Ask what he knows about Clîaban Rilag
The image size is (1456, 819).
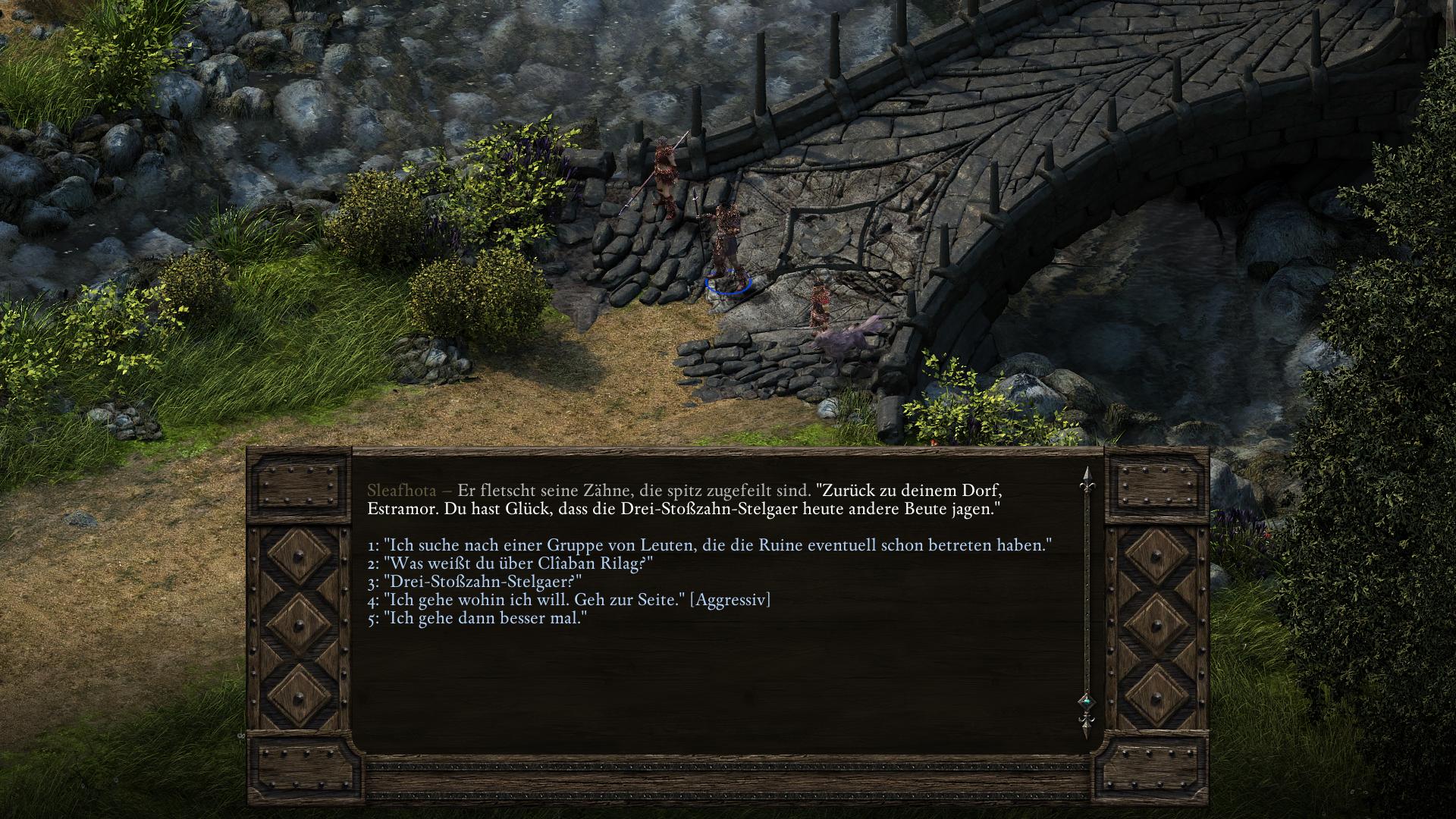click(x=510, y=563)
